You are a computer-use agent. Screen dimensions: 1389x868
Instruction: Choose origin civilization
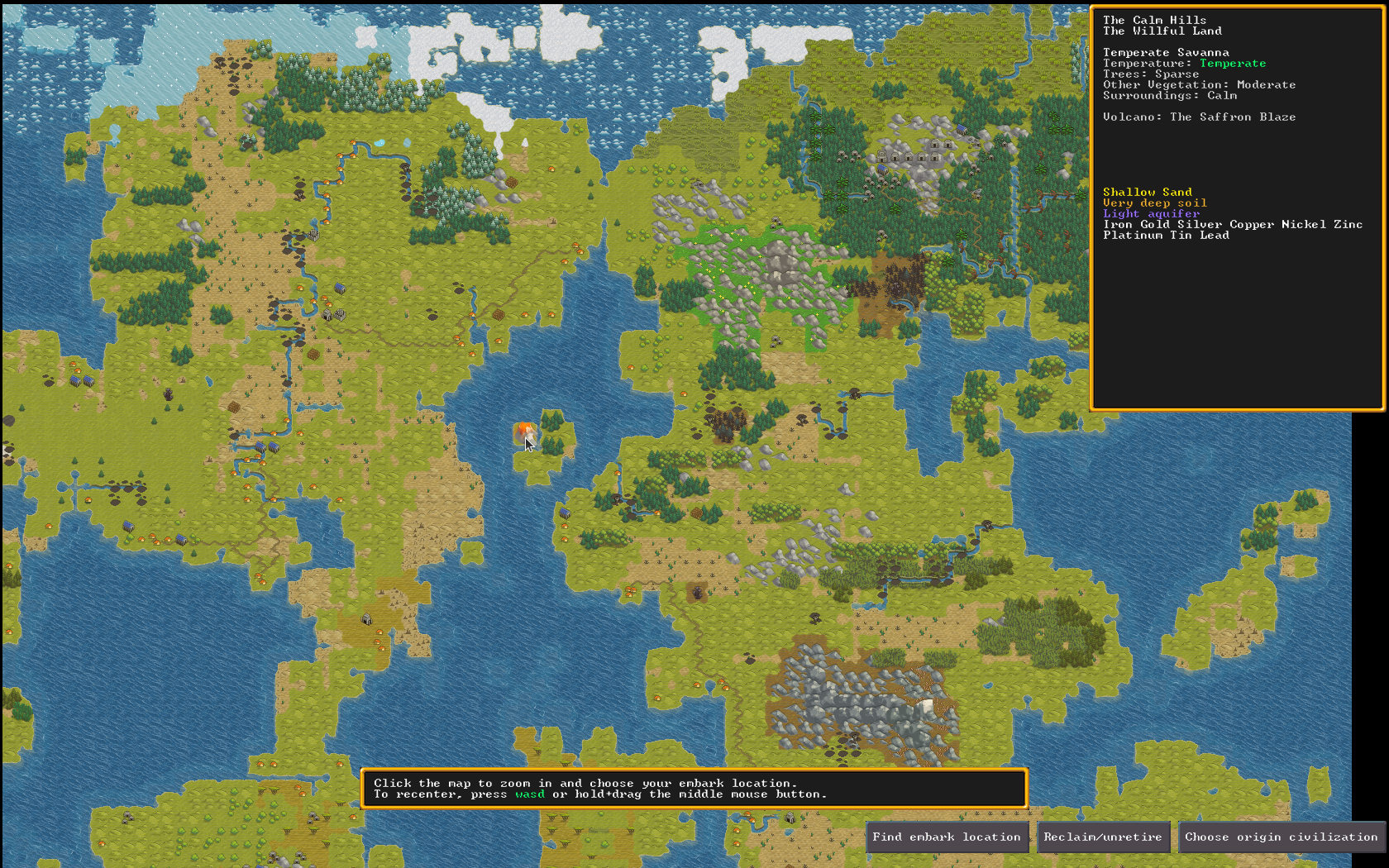pyautogui.click(x=1281, y=837)
